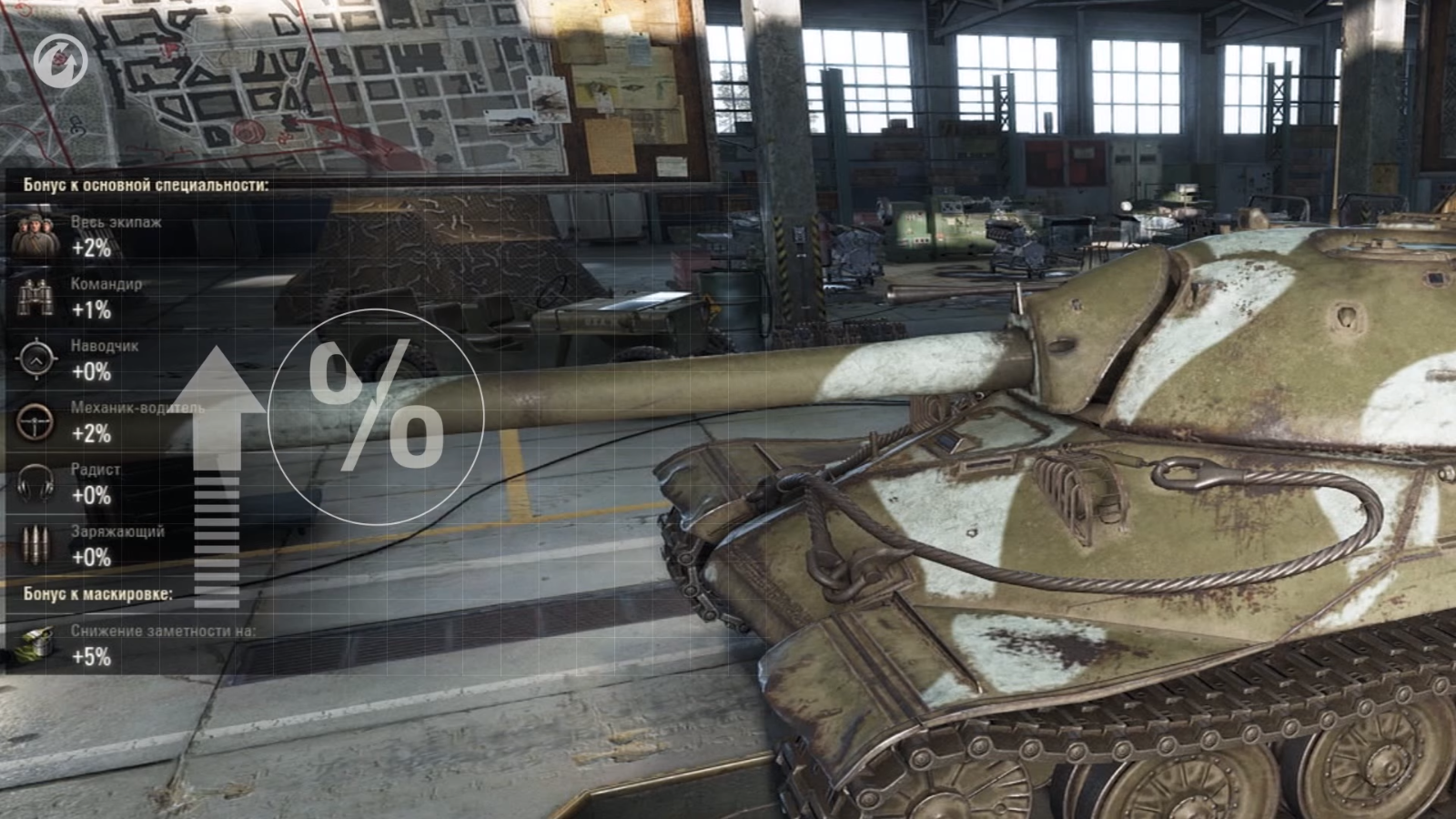Select the whole crew (Весь экипаж) icon
This screenshot has width=1456, height=819.
click(x=36, y=236)
